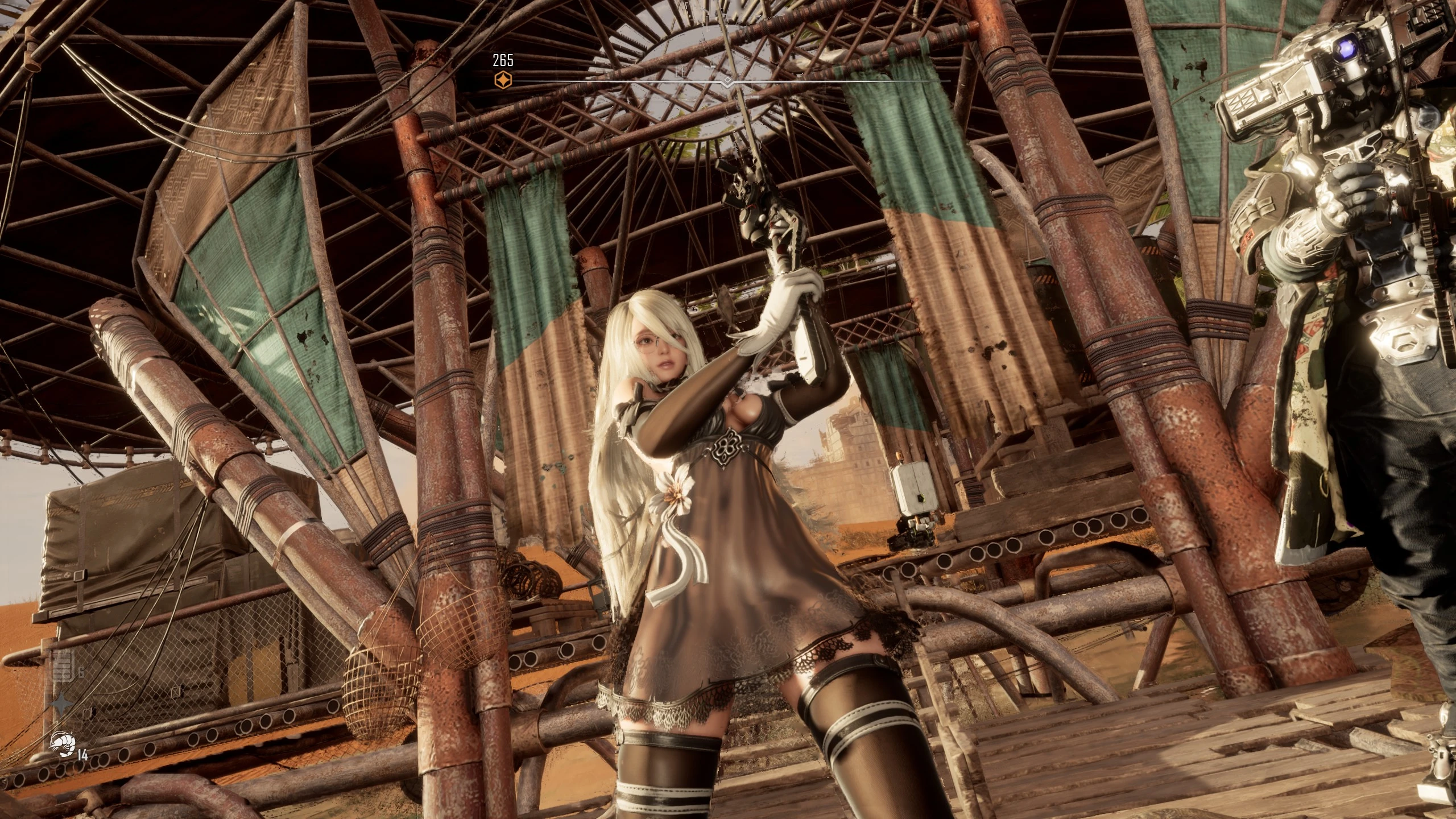The image size is (1456, 819).
Task: Open the faded document list icon
Action: tap(61, 666)
